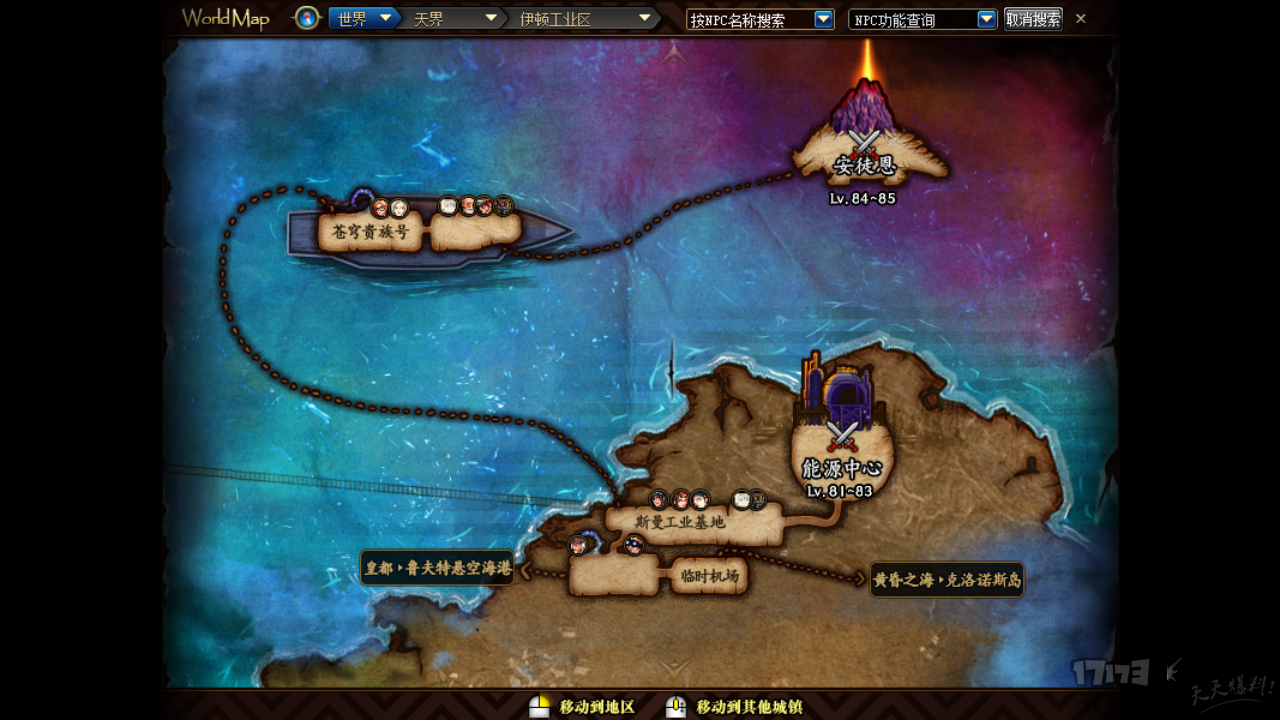Click the down arrow at the map's bottom edge

674,667
